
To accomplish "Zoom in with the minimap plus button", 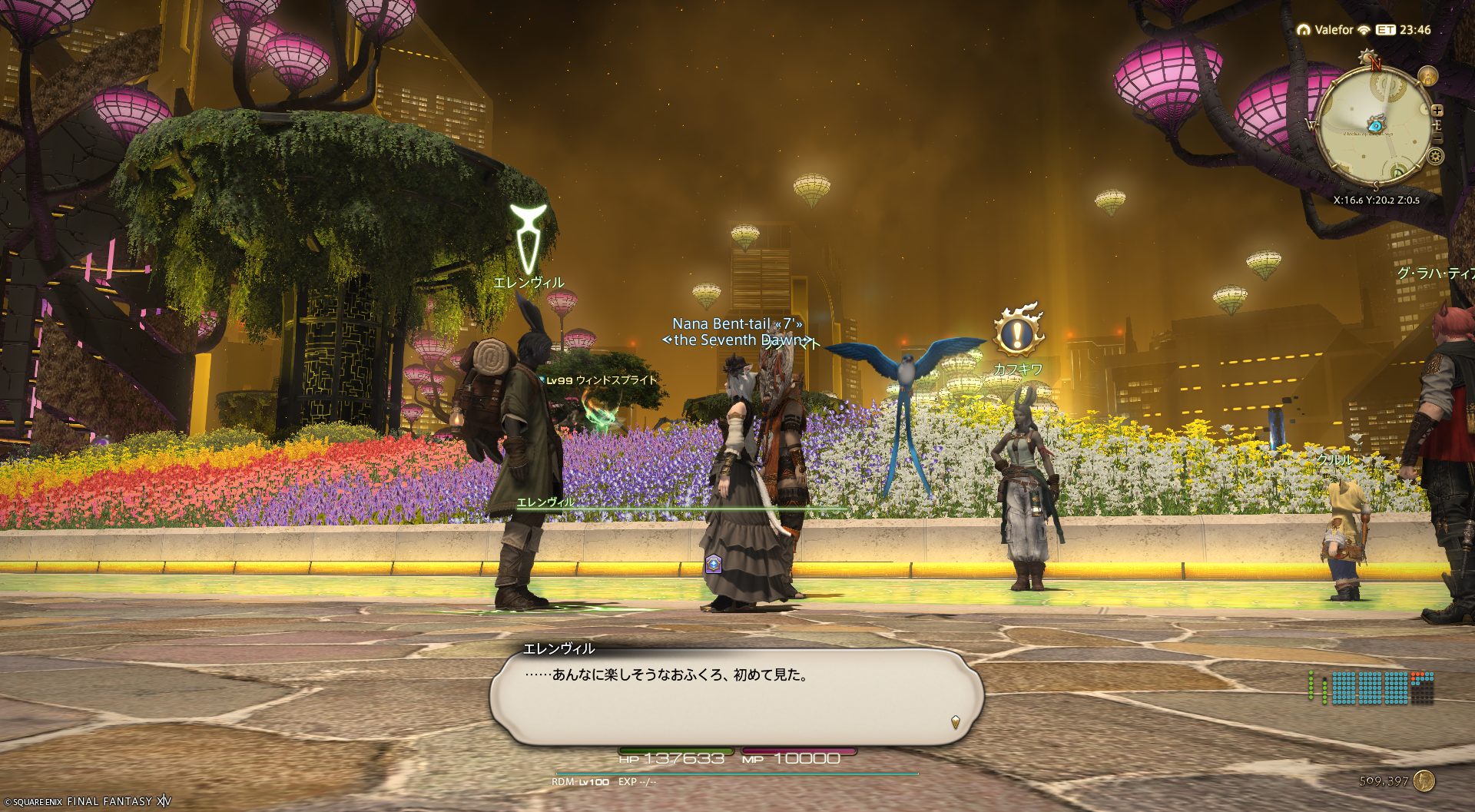I will [x=1437, y=111].
